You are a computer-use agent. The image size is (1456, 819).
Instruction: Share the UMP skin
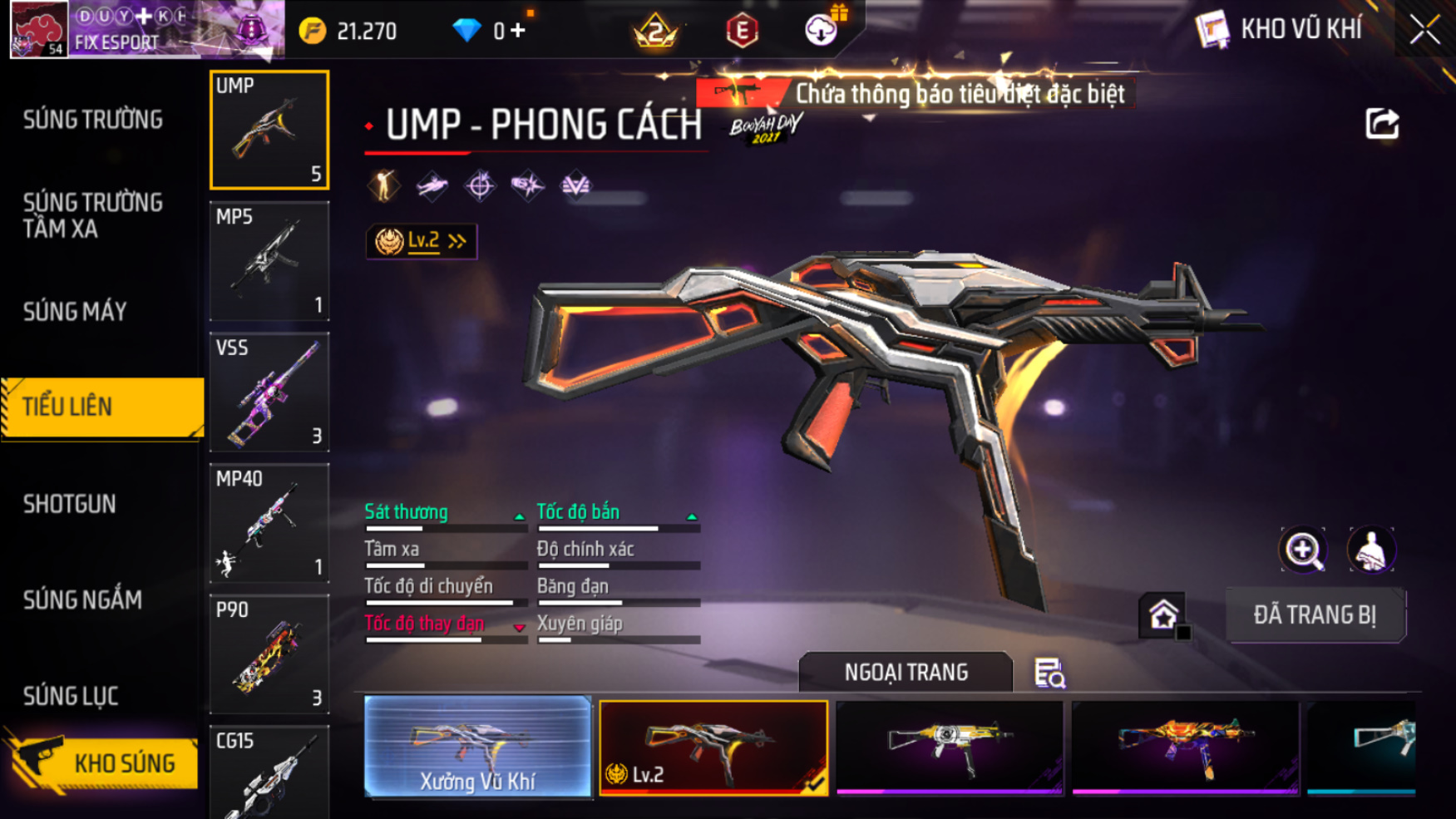click(1382, 125)
